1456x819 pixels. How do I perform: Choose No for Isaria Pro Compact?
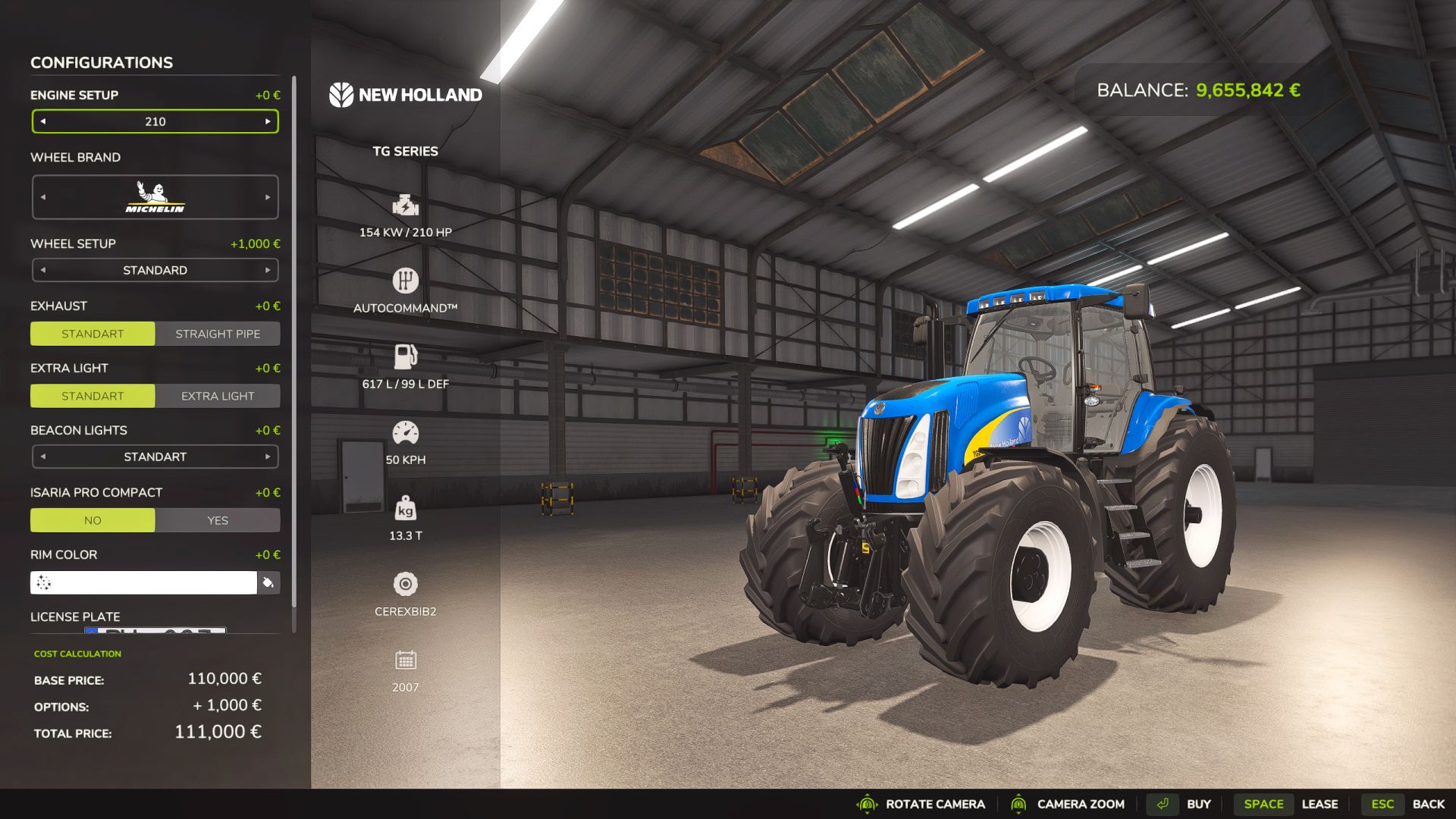[x=93, y=520]
